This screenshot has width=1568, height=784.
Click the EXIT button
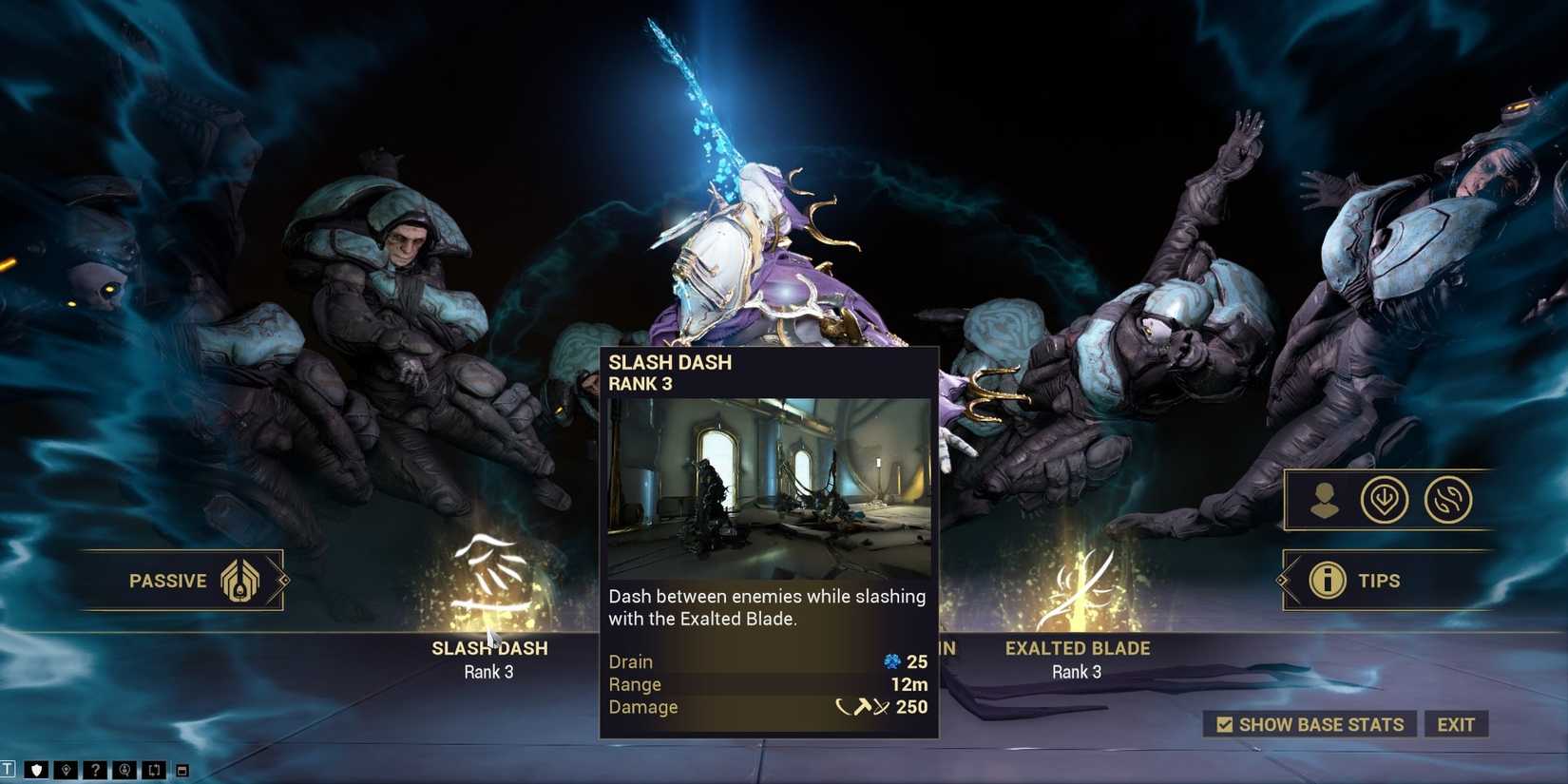pos(1457,724)
